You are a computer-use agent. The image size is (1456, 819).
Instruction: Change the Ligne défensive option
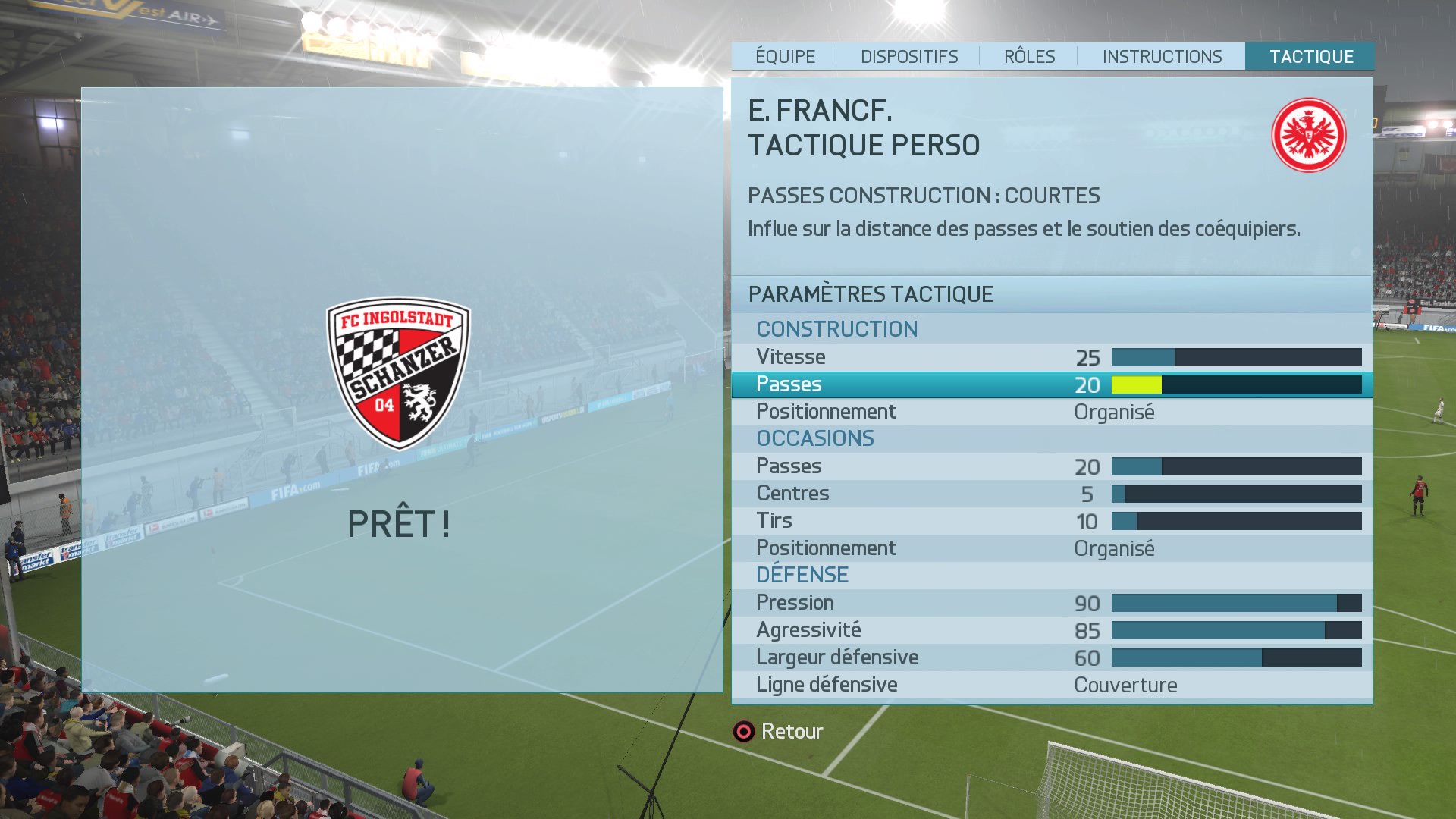(x=1052, y=685)
